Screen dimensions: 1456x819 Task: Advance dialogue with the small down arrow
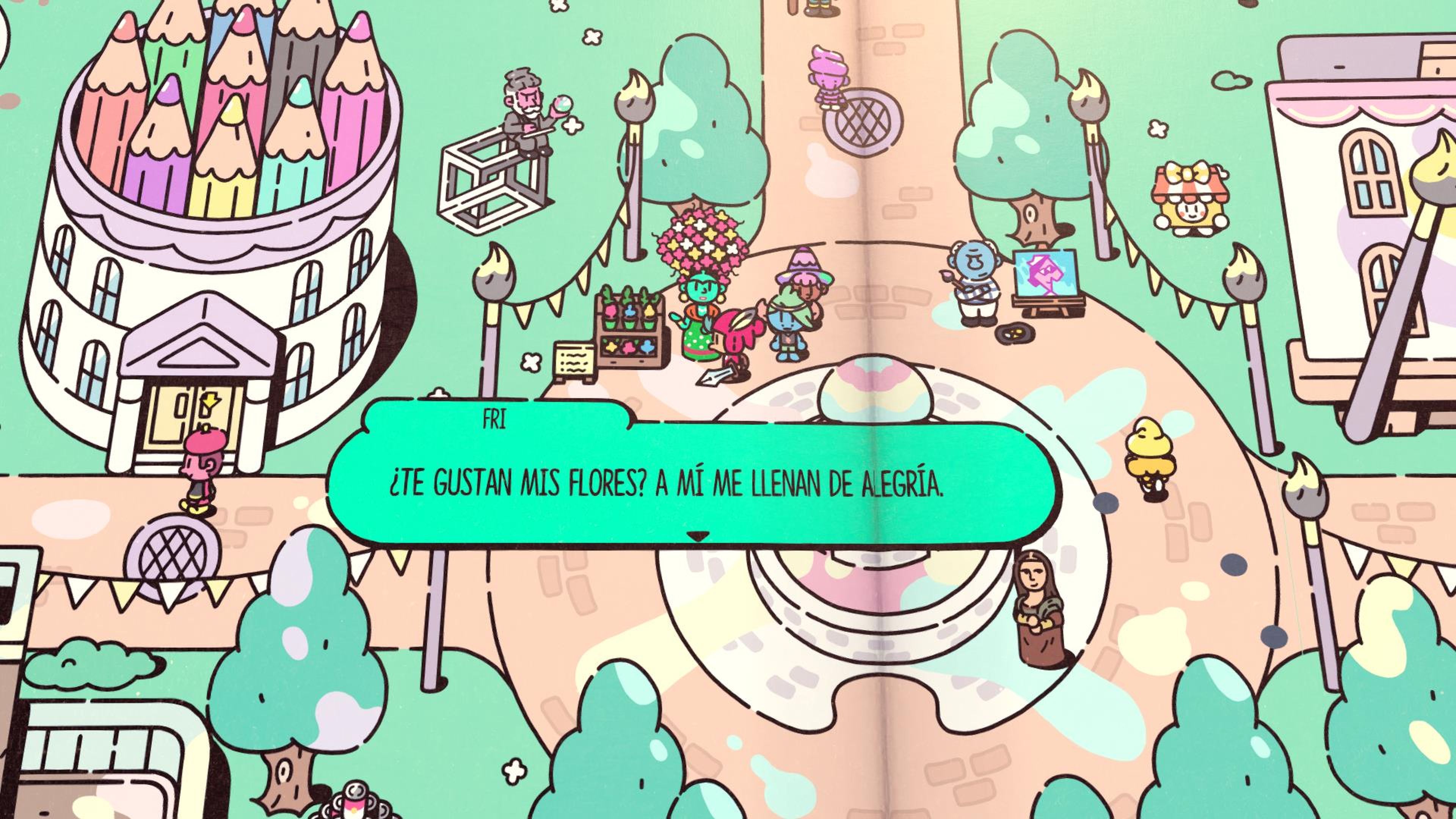(698, 537)
